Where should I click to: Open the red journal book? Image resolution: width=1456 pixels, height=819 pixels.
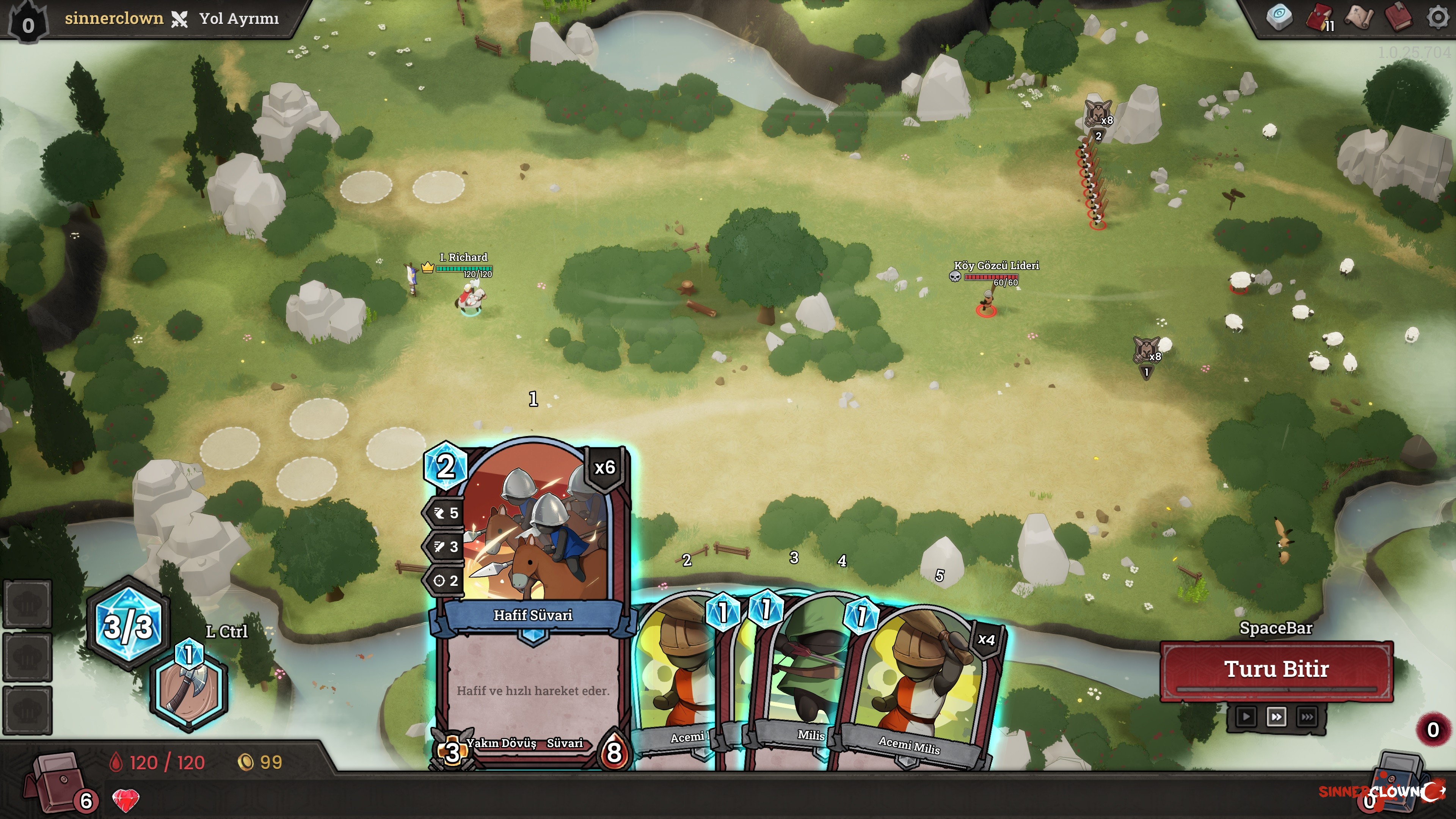(x=1398, y=17)
